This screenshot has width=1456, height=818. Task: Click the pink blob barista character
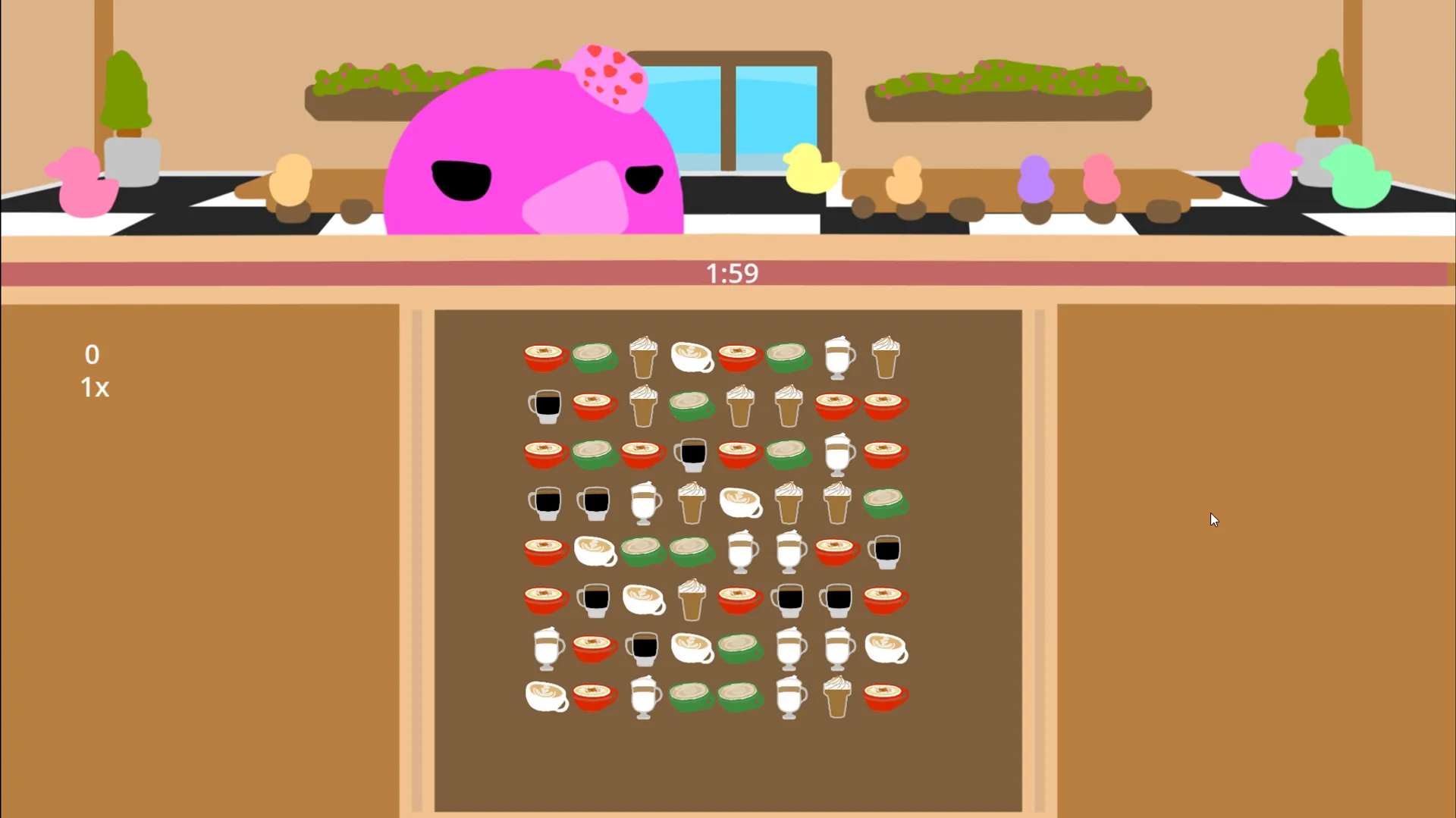[531, 152]
